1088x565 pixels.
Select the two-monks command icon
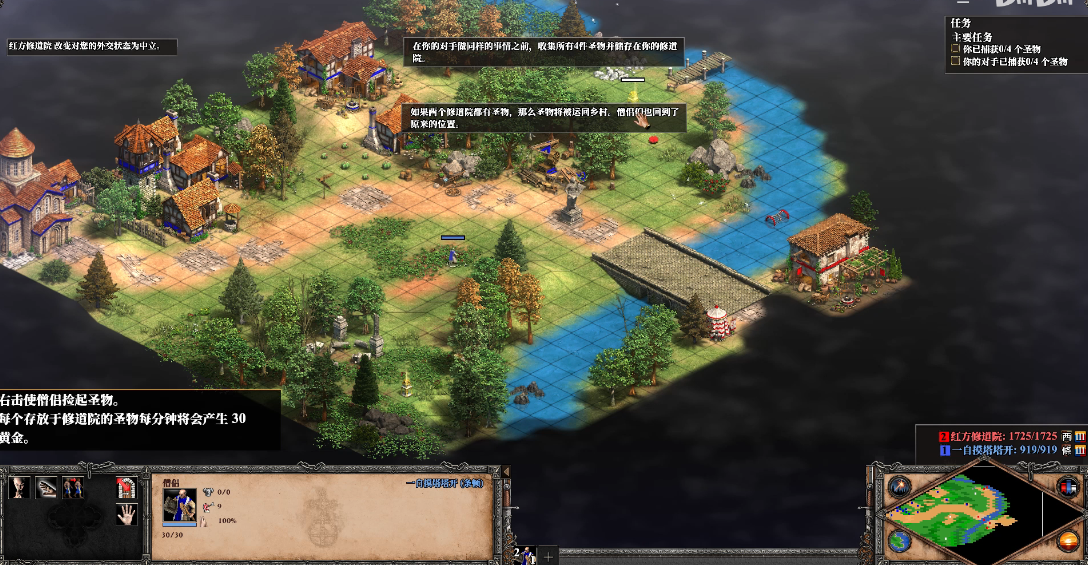(x=73, y=488)
